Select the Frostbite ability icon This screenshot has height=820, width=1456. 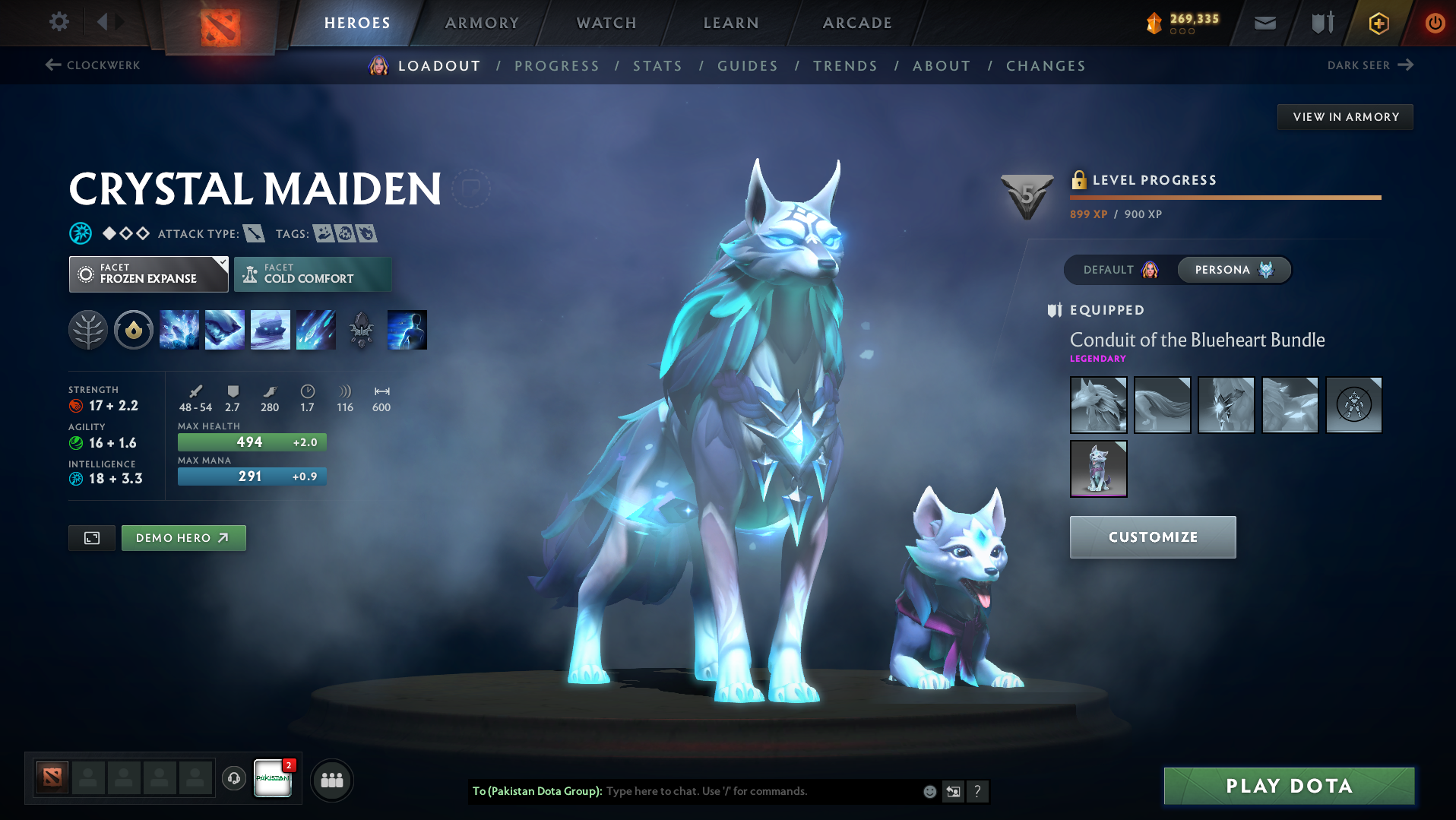click(x=225, y=329)
